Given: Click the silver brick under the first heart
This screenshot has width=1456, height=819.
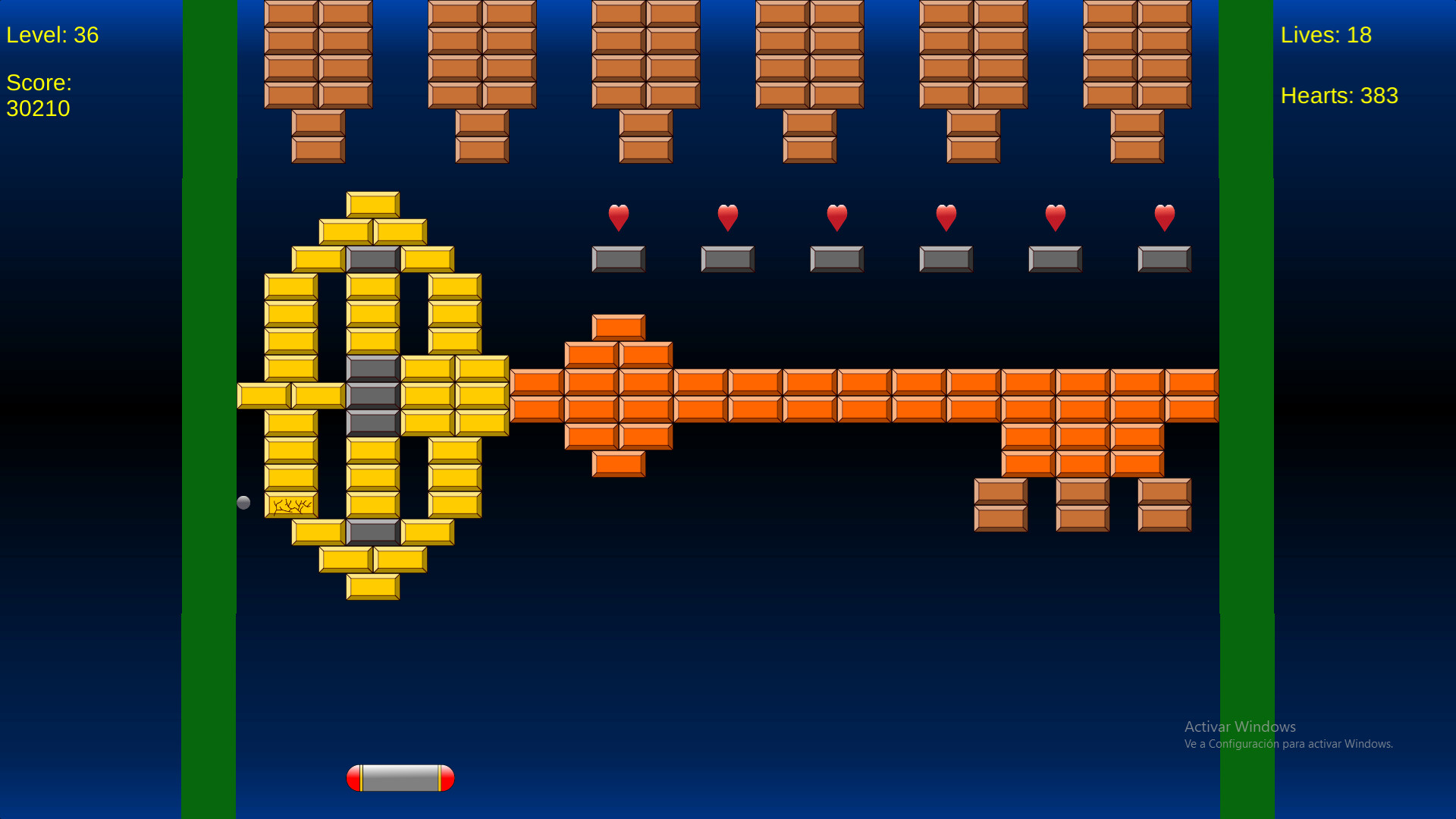Looking at the screenshot, I should point(618,259).
